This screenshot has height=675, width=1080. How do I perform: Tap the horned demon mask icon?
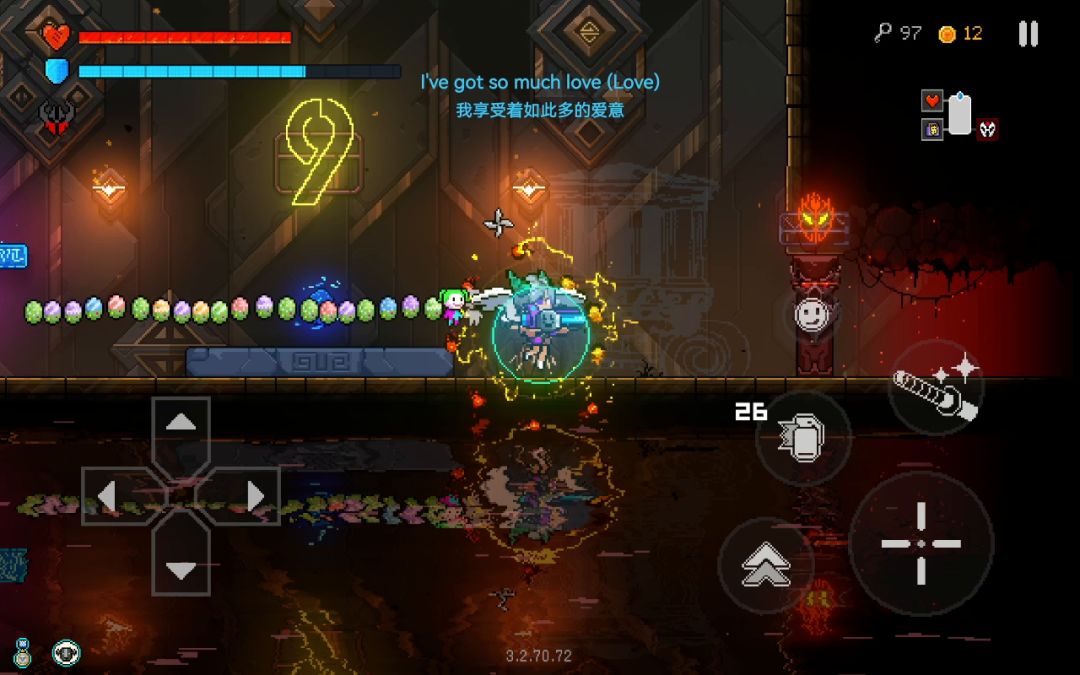click(x=56, y=115)
